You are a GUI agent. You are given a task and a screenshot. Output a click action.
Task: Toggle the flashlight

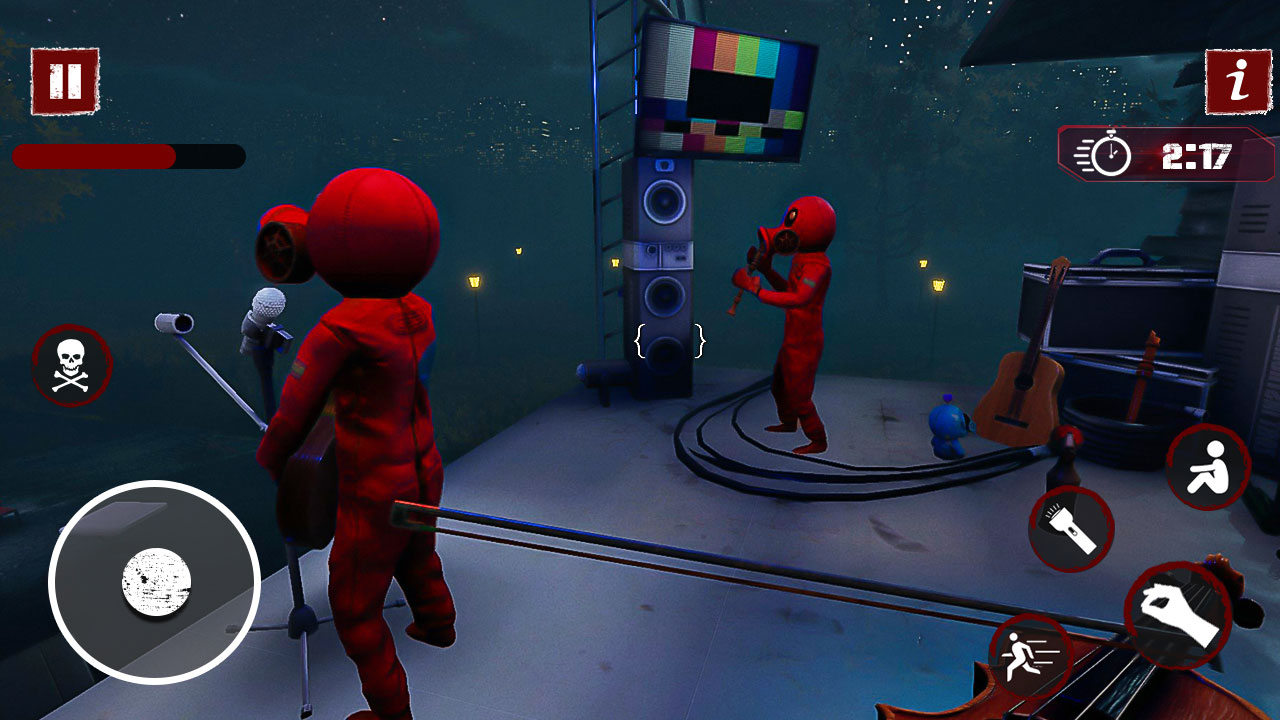(x=1071, y=529)
